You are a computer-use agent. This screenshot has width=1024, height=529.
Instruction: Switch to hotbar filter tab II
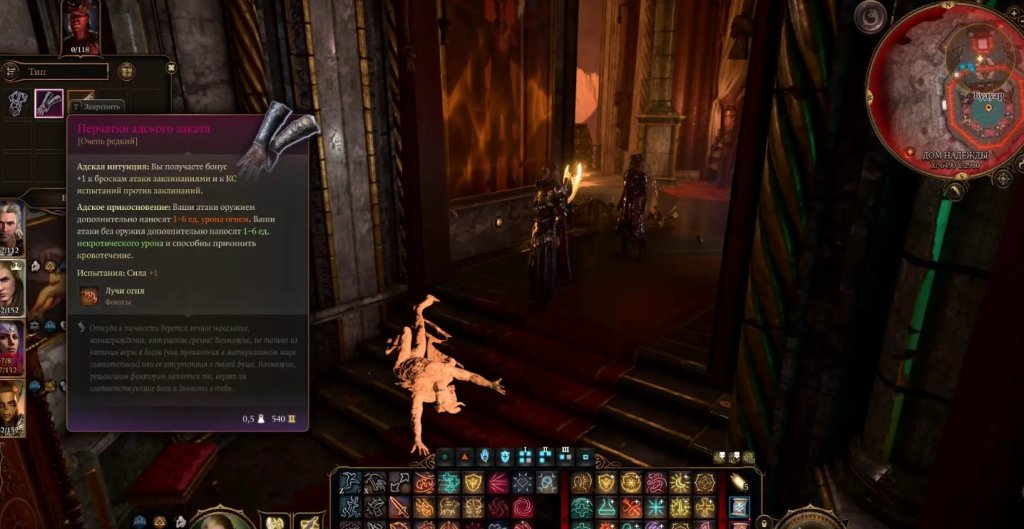546,456
